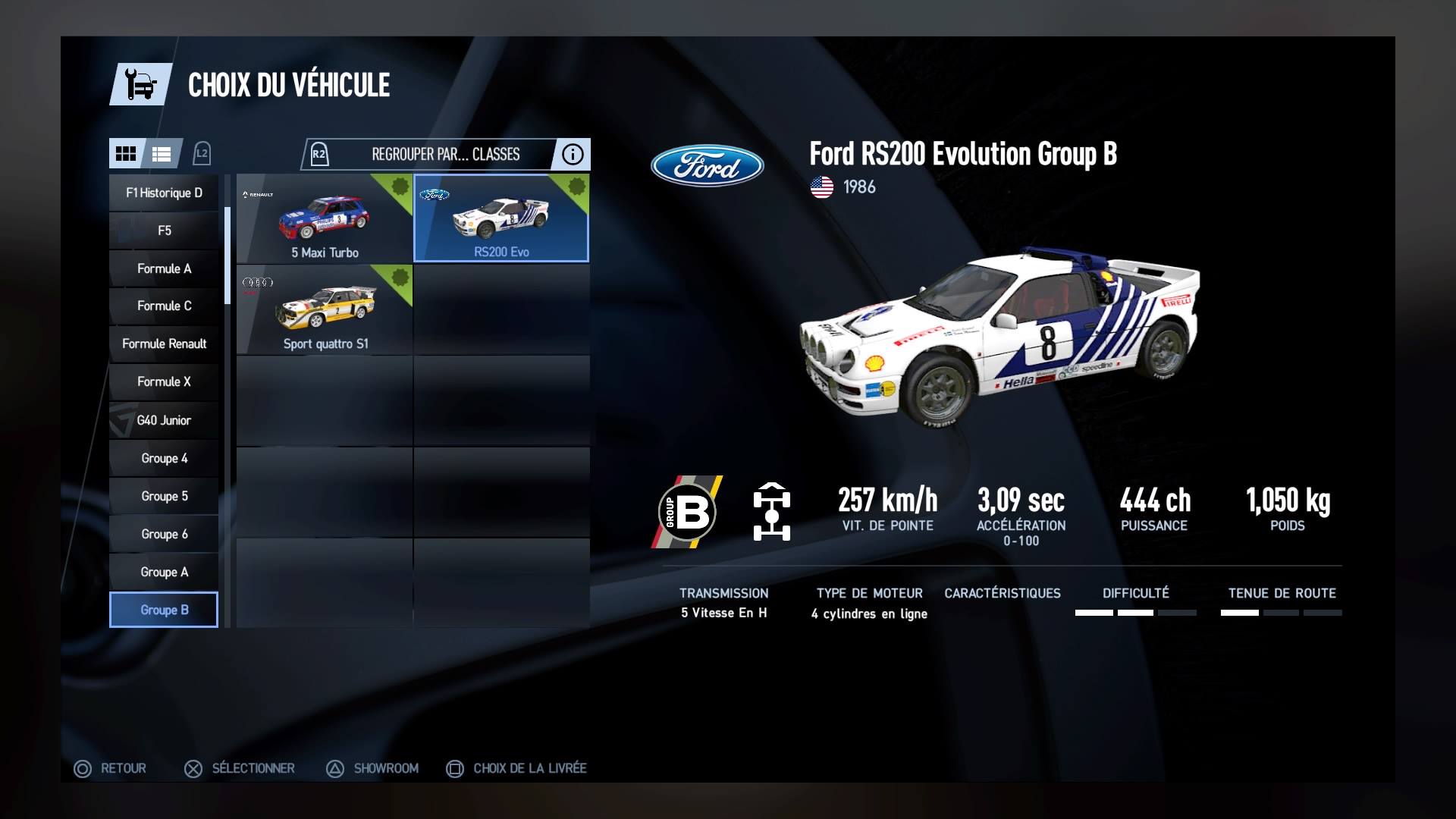Select the F1 Historique D class
1456x819 pixels.
[164, 193]
